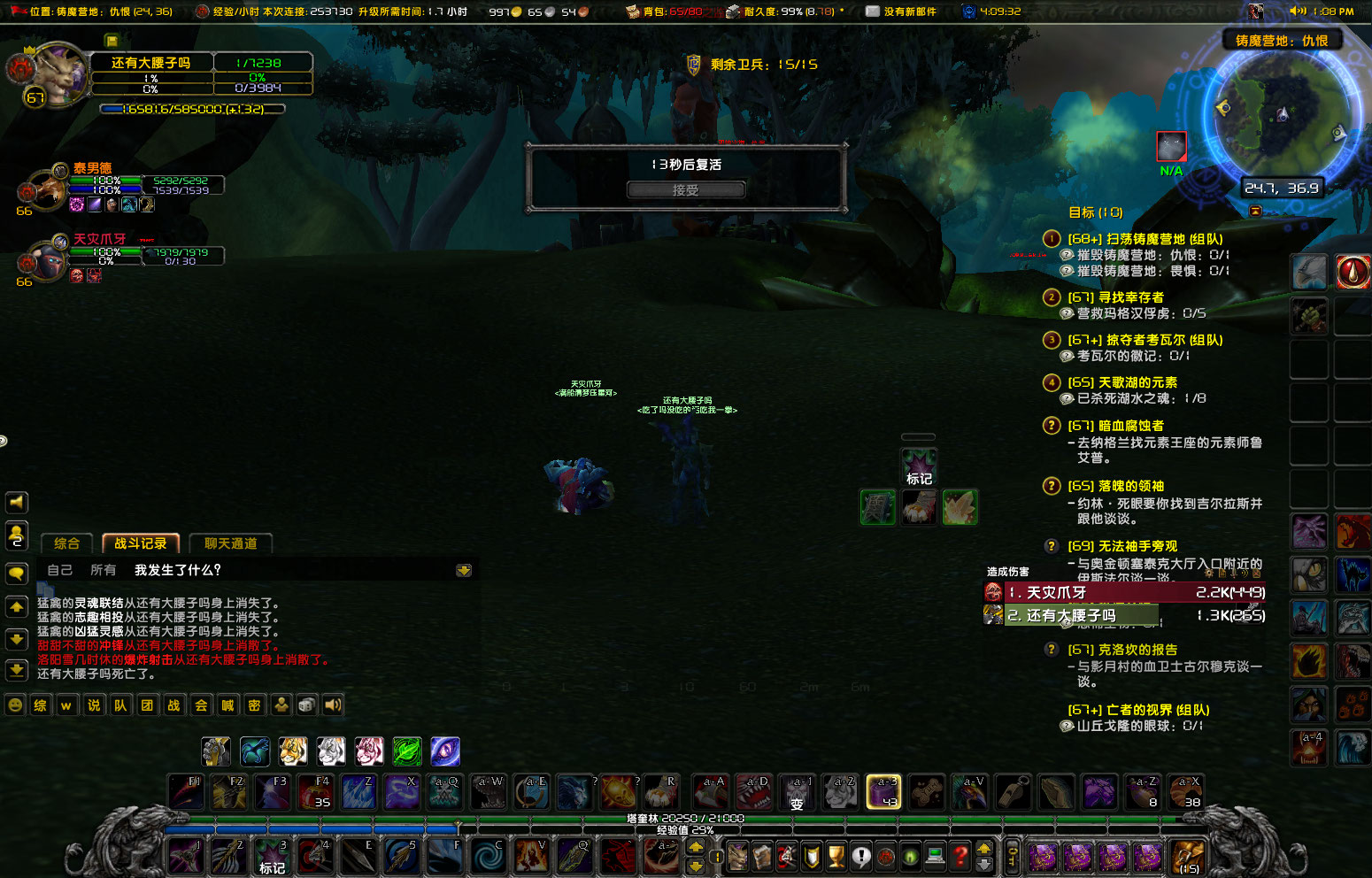This screenshot has height=878, width=1372.
Task: Click the dice icon in the chat bar
Action: pyautogui.click(x=305, y=705)
